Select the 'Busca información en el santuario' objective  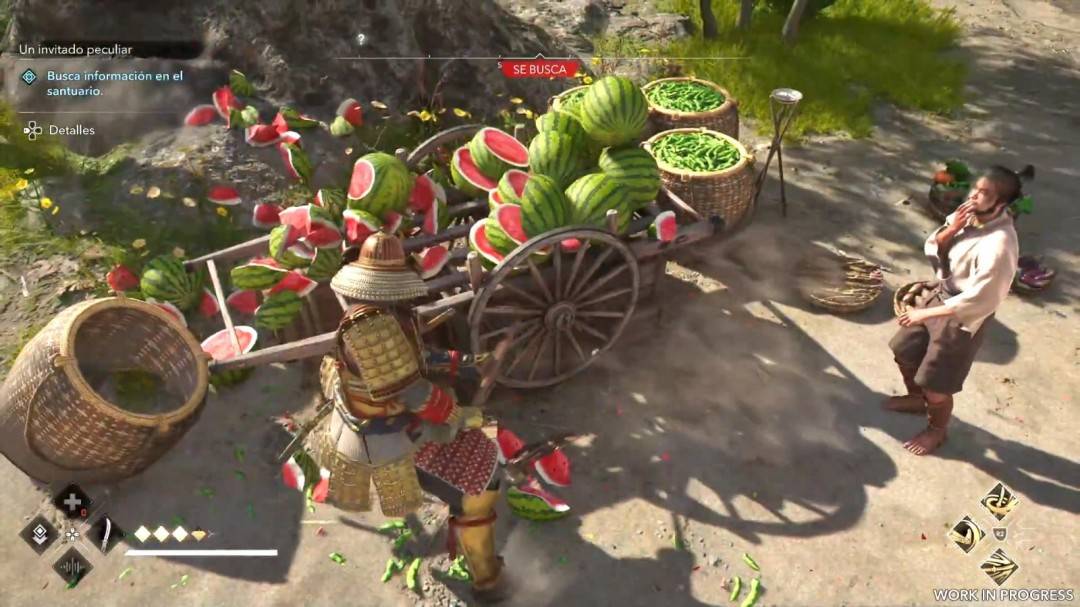114,83
